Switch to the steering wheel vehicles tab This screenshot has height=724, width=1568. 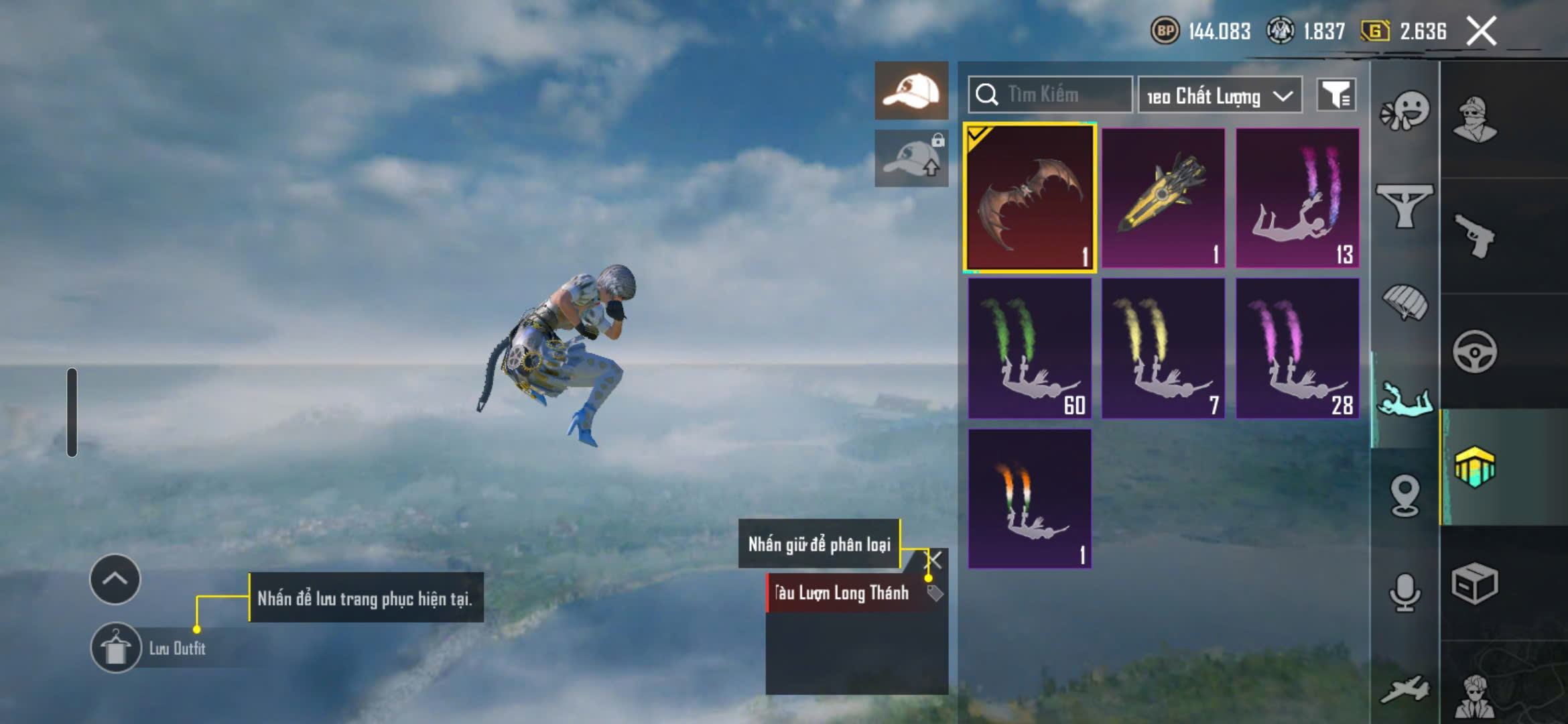coord(1474,351)
